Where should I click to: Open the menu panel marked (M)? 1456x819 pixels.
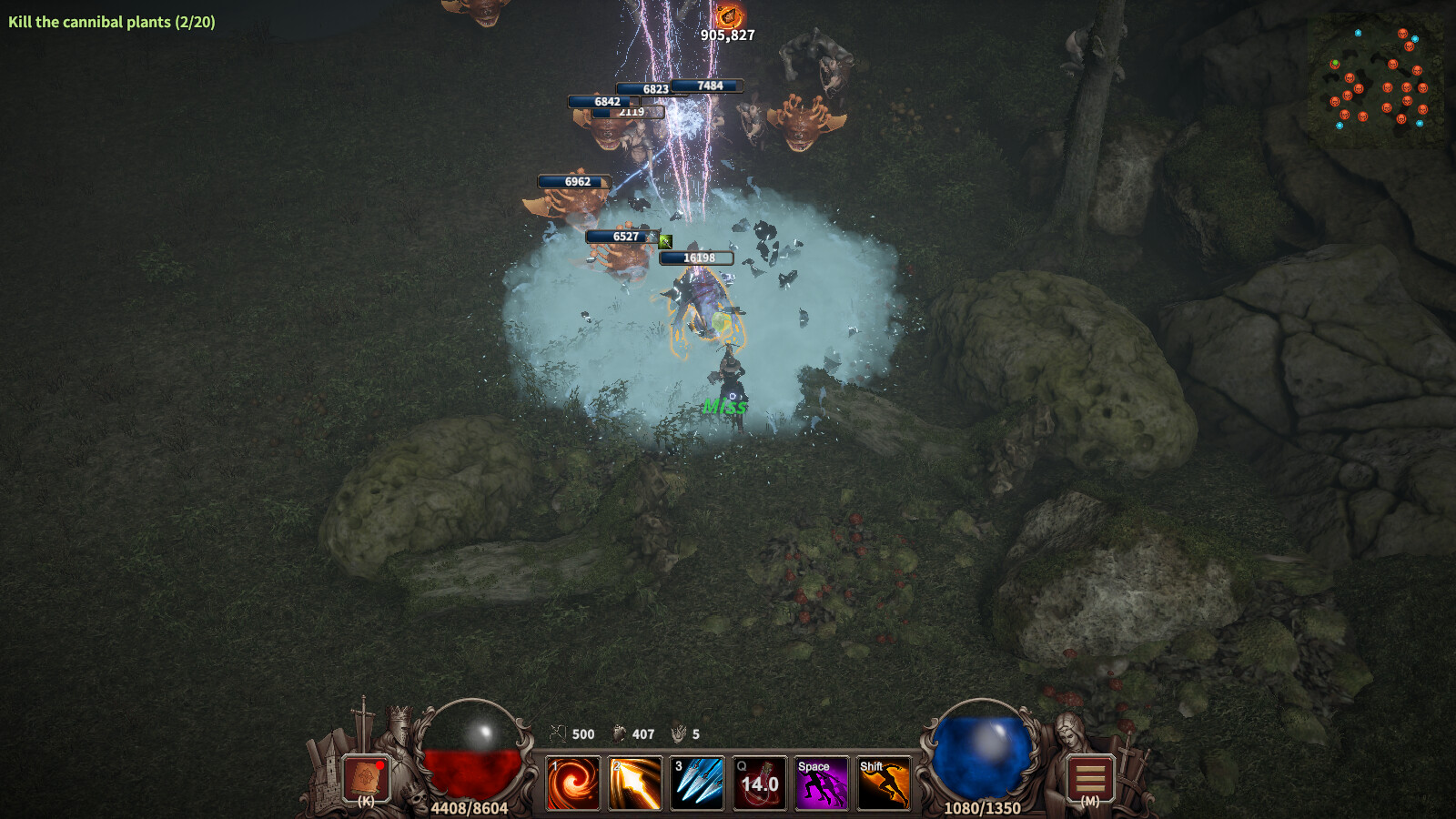(x=1089, y=778)
